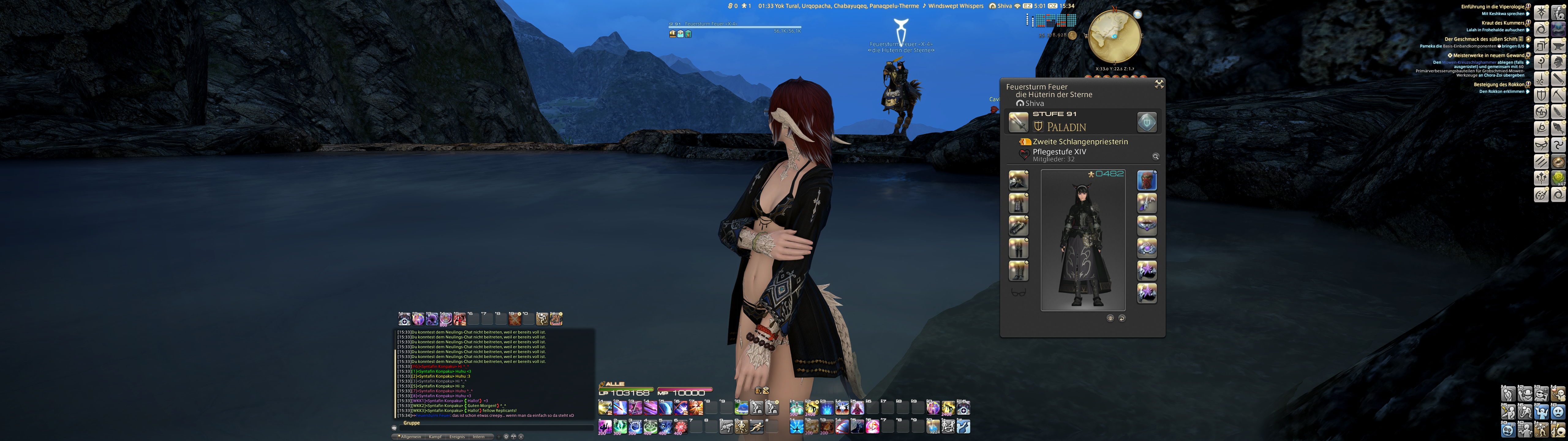1568x441 pixels.
Task: Click the chat text input field
Action: click(493, 428)
